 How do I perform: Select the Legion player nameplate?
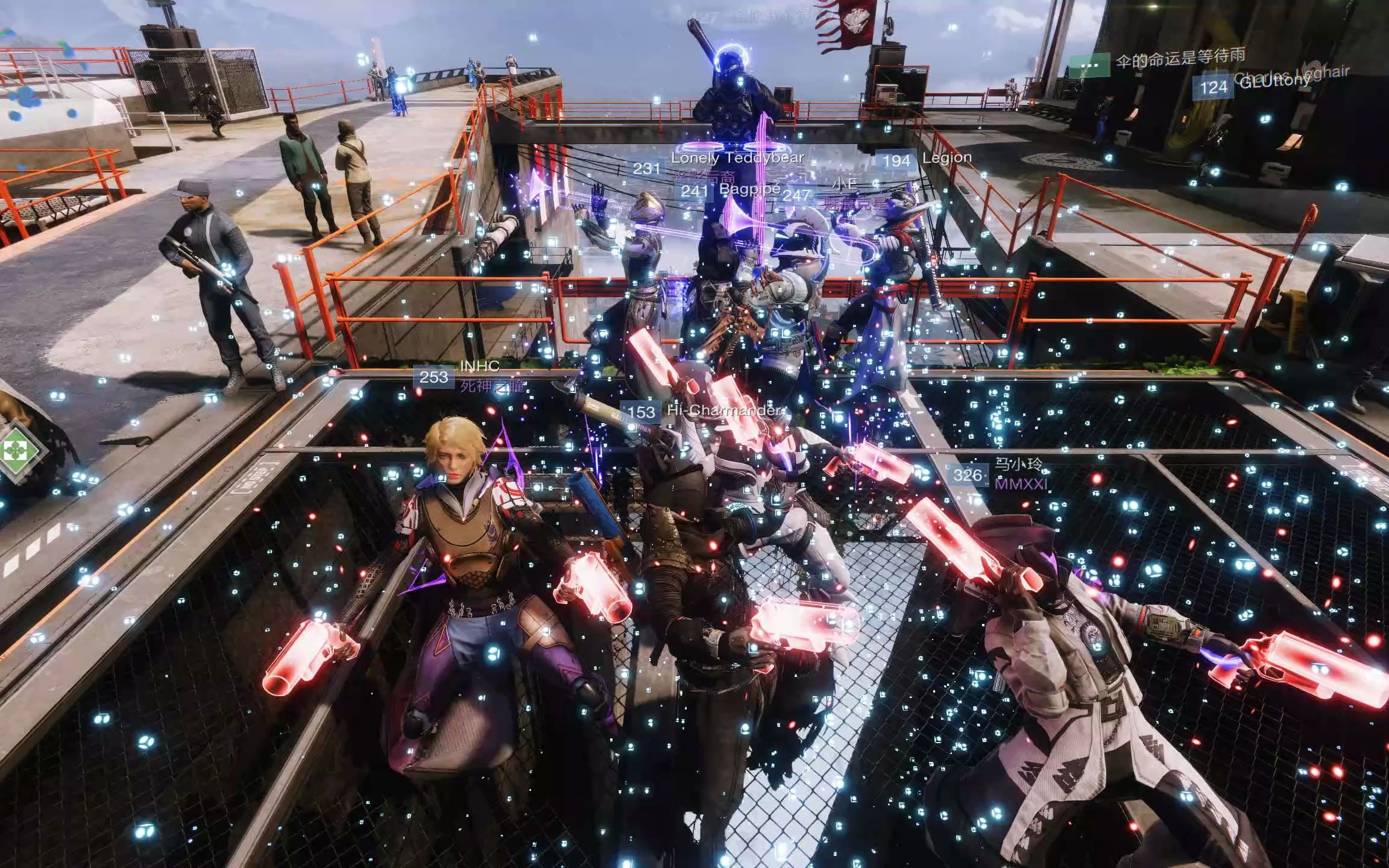pos(946,158)
